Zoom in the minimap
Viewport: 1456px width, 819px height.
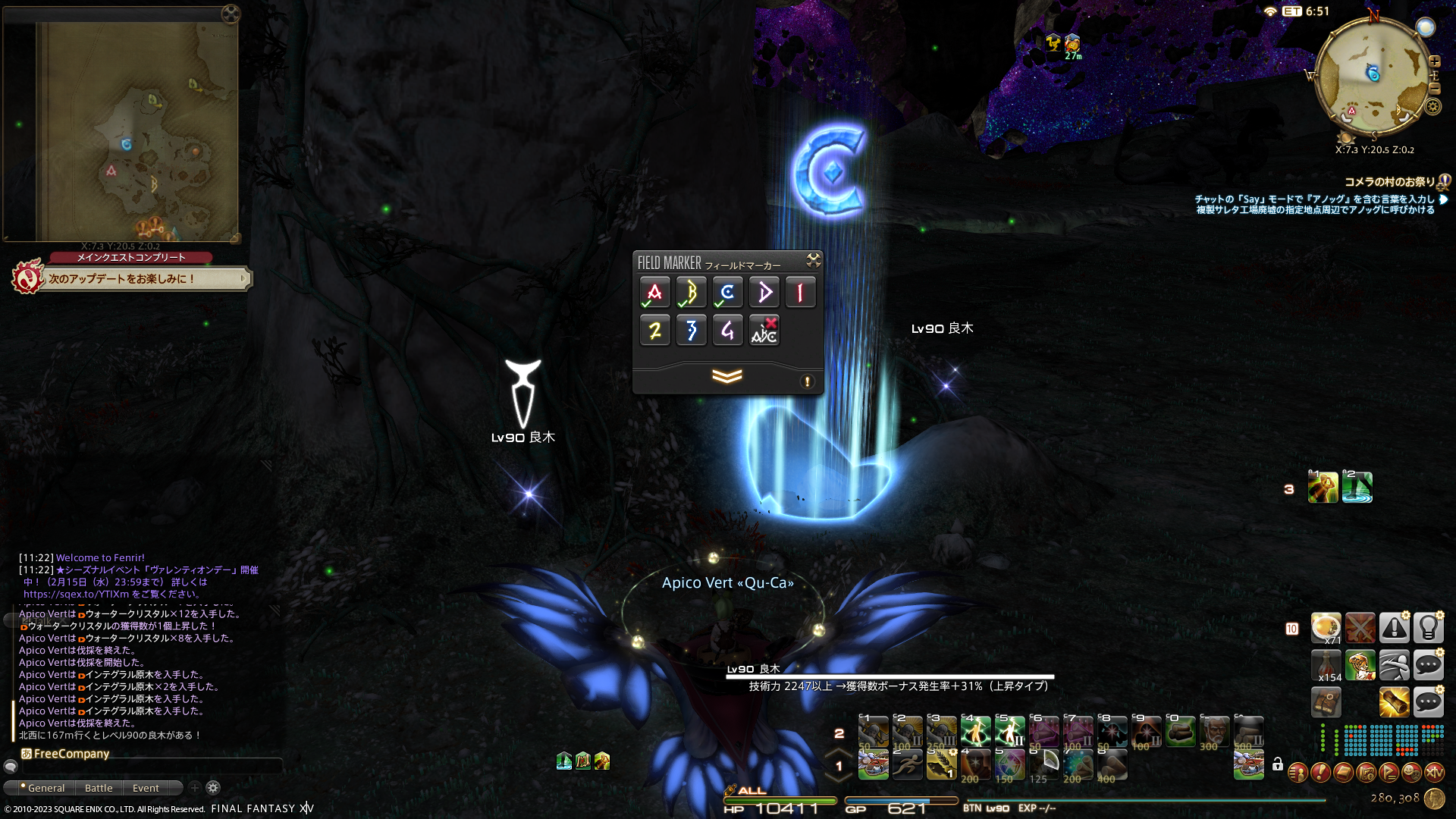tap(1434, 61)
